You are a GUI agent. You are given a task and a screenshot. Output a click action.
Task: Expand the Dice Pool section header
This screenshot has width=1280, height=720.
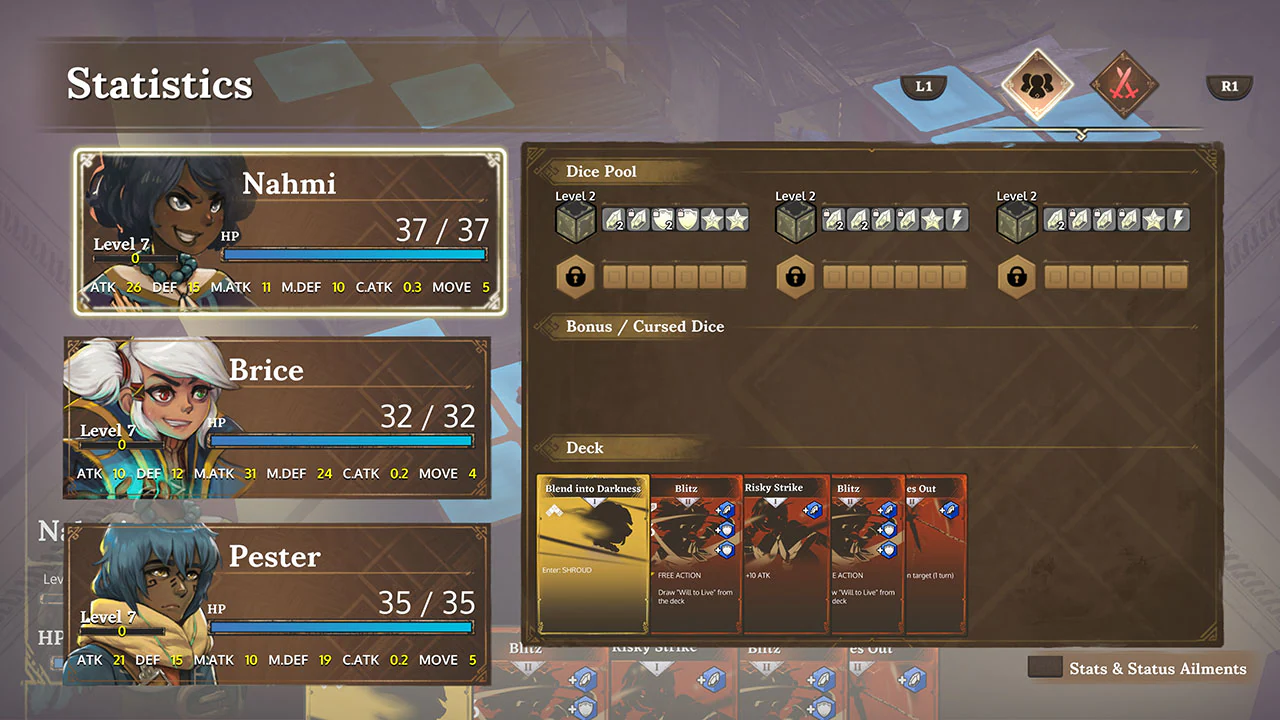600,171
